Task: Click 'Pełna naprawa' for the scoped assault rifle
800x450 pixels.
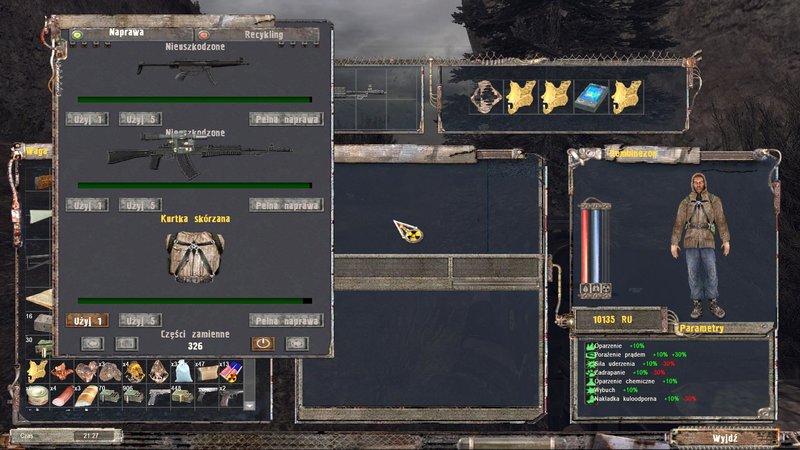Action: click(x=285, y=205)
